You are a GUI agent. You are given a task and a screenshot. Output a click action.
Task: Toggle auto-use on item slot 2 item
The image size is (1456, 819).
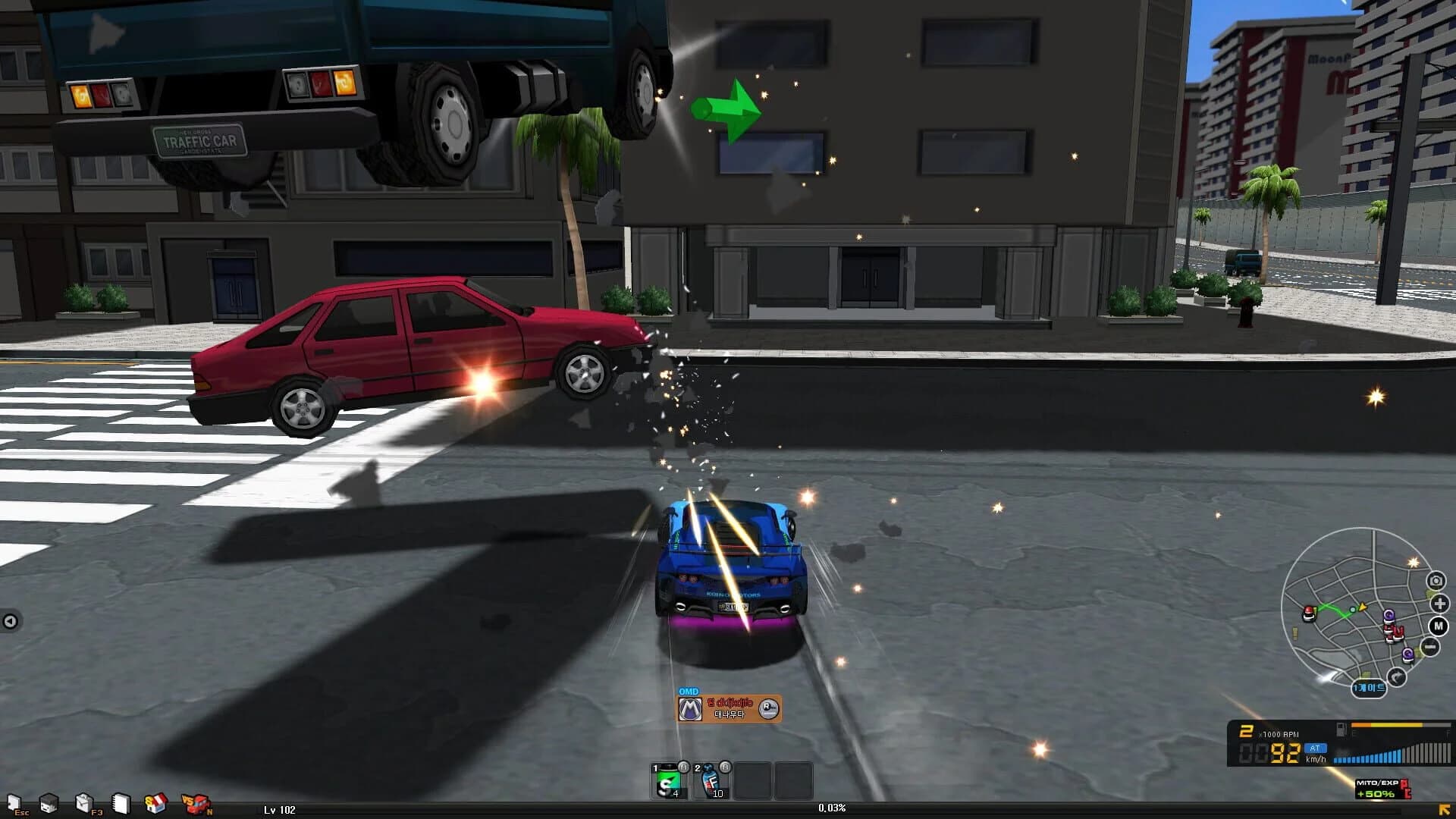pyautogui.click(x=724, y=767)
